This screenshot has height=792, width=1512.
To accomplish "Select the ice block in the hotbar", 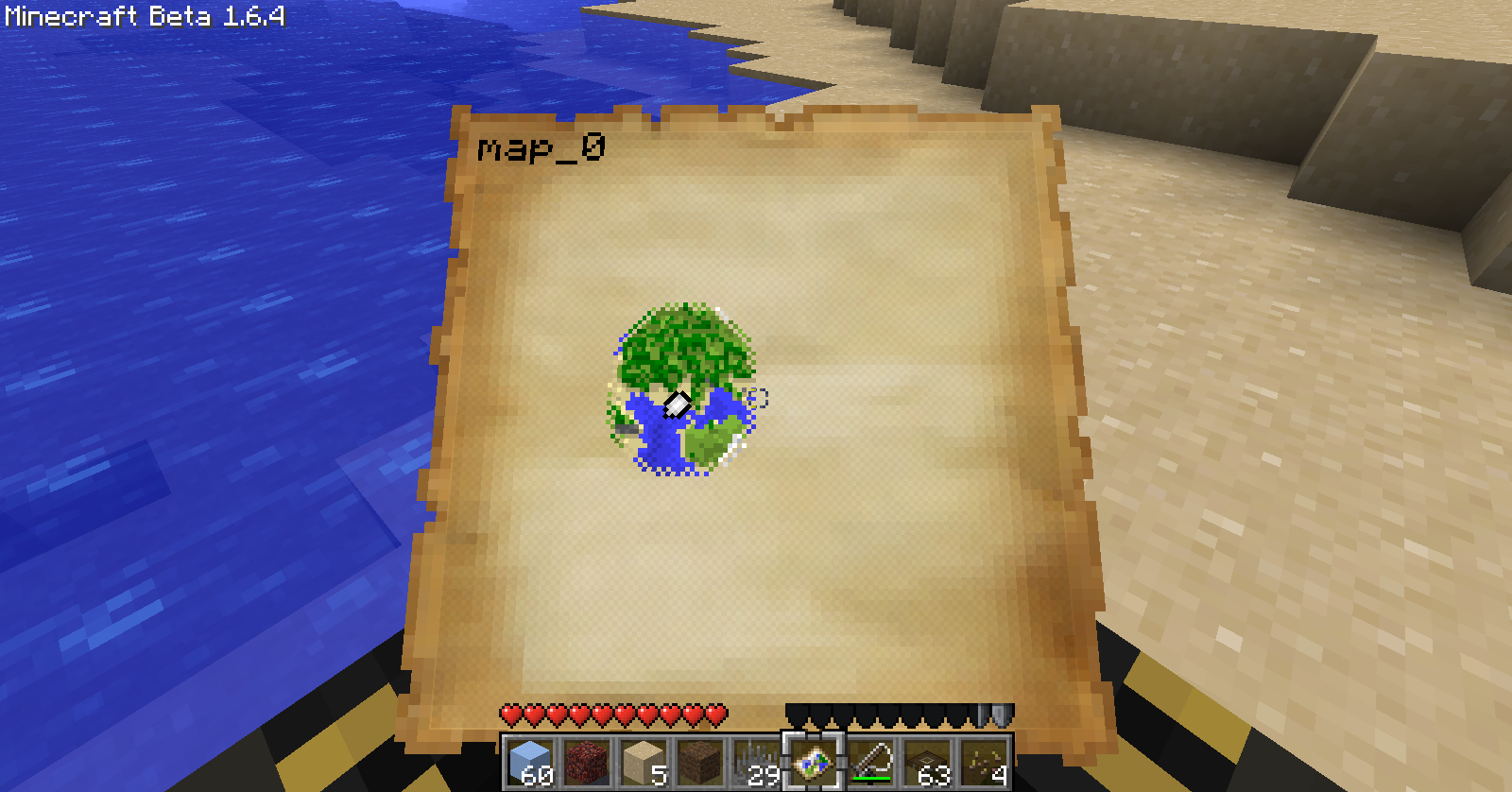I will (531, 766).
